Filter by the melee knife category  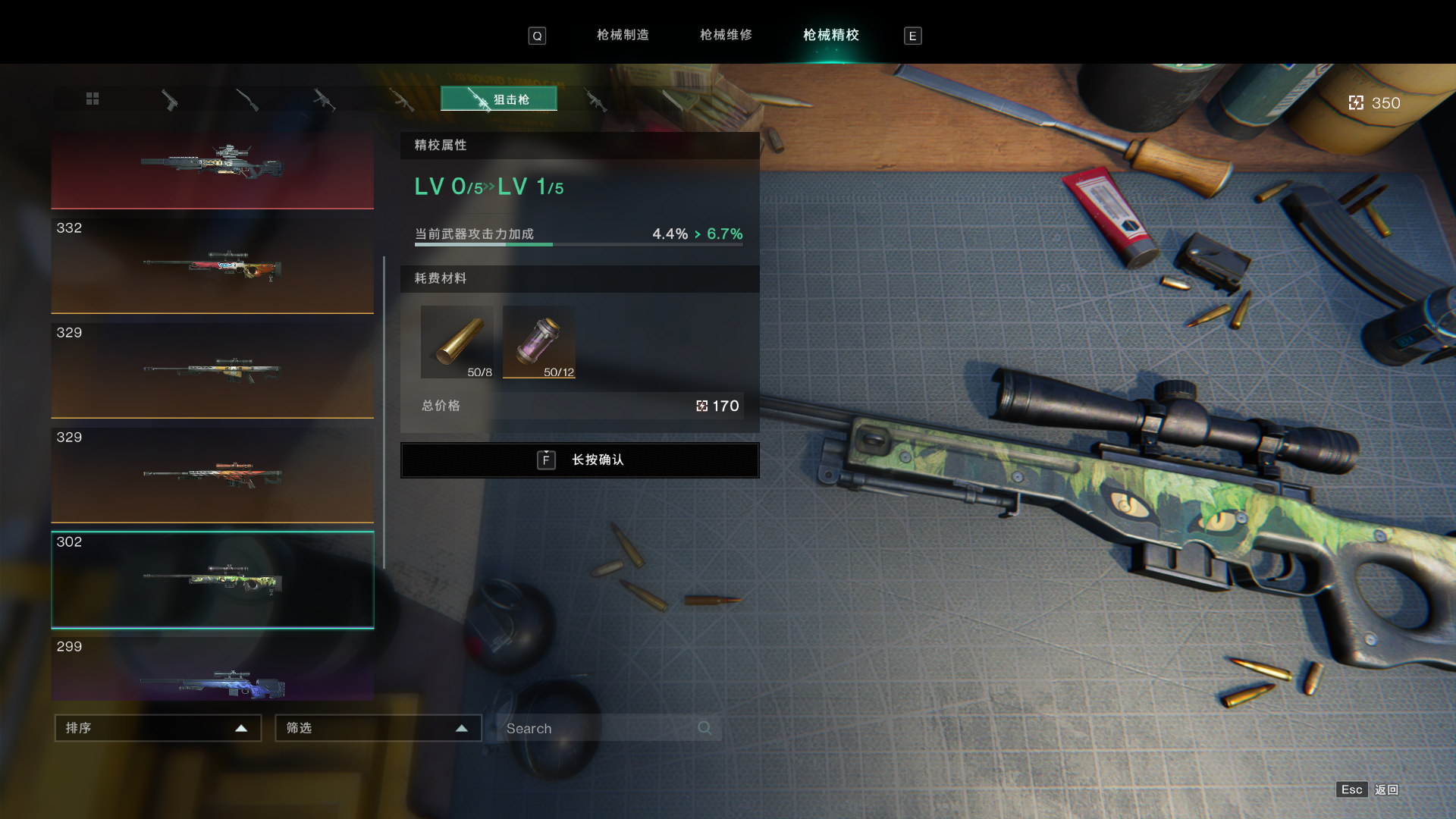click(x=672, y=100)
